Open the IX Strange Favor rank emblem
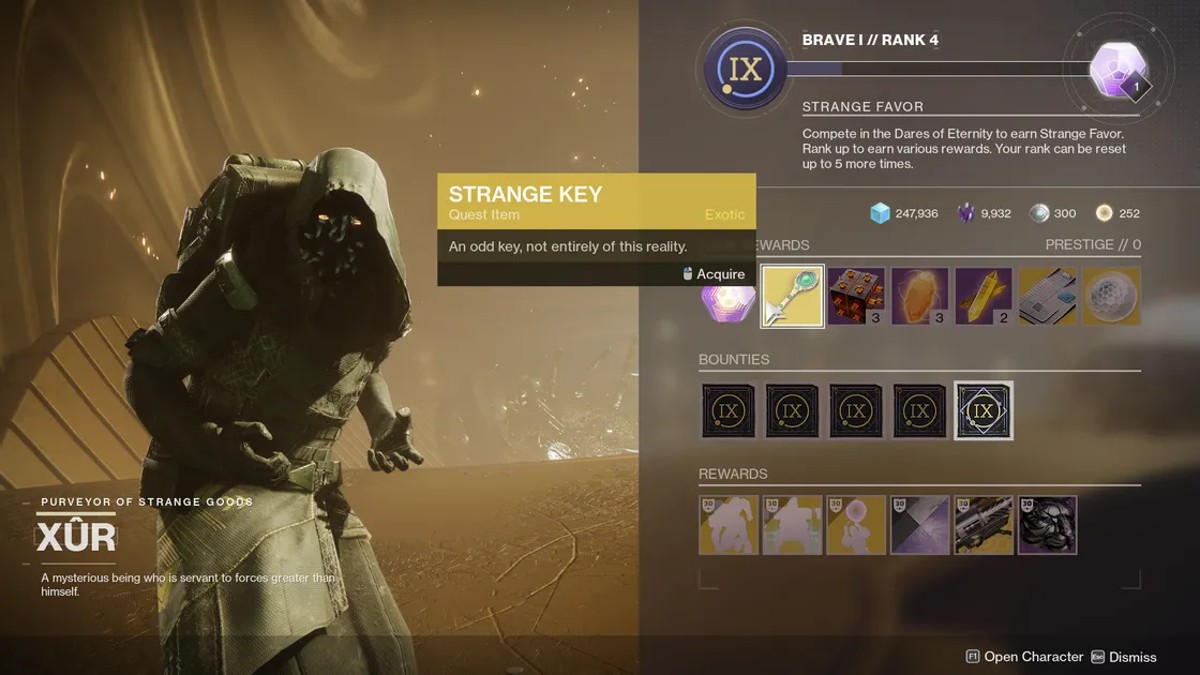 pyautogui.click(x=743, y=69)
